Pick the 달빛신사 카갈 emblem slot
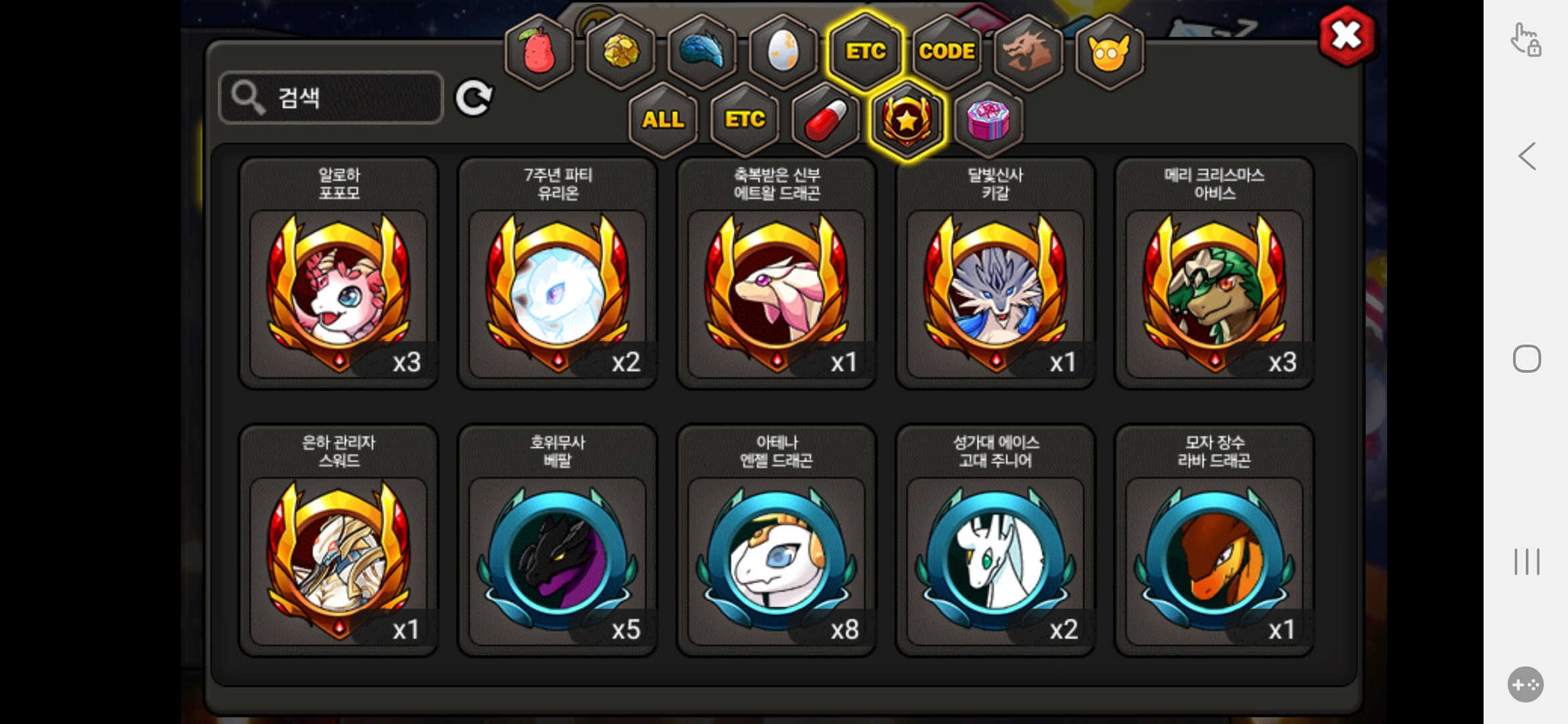This screenshot has width=1568, height=724. click(x=996, y=274)
